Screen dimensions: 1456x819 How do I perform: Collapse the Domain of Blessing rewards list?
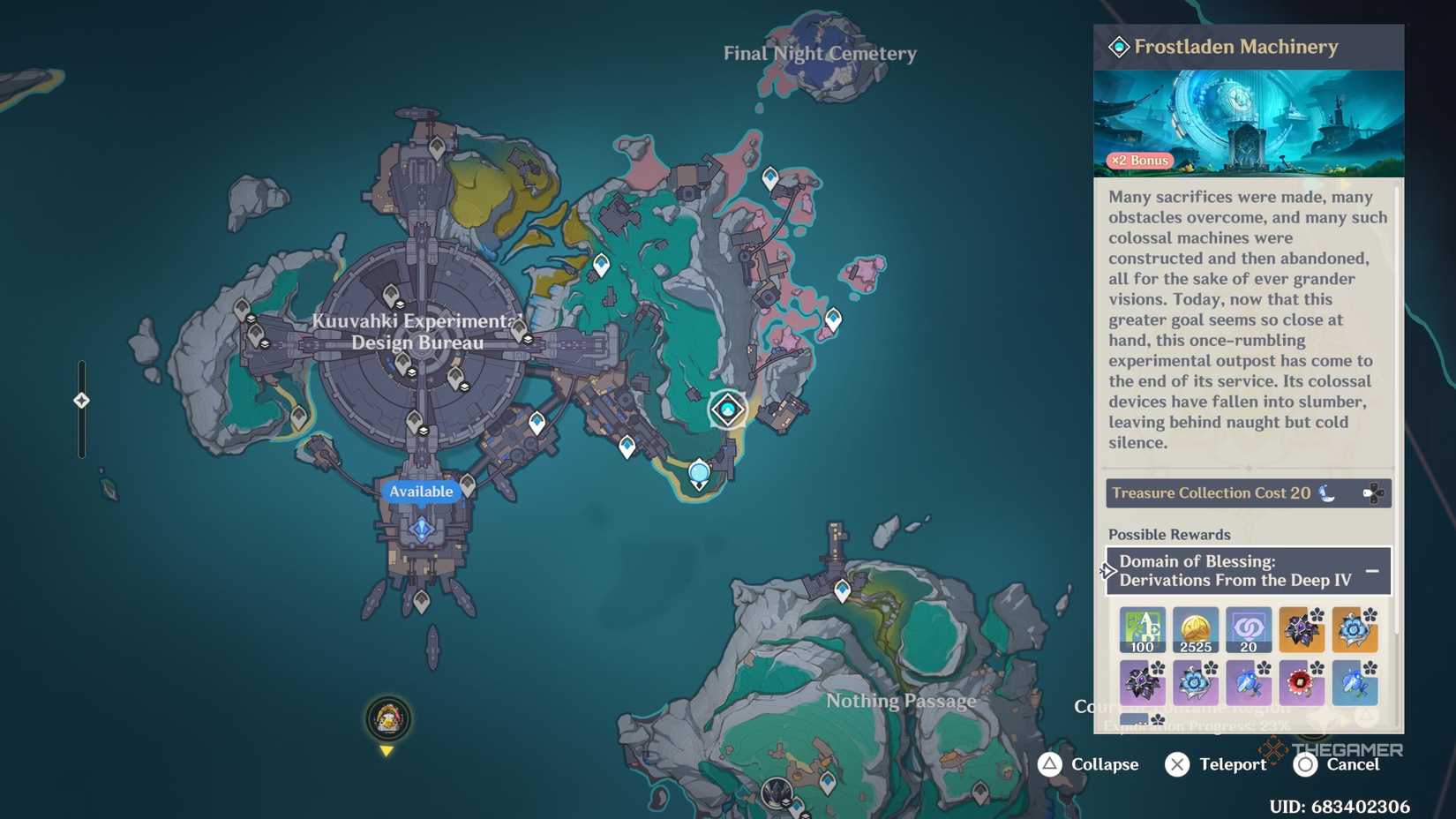click(x=1372, y=571)
